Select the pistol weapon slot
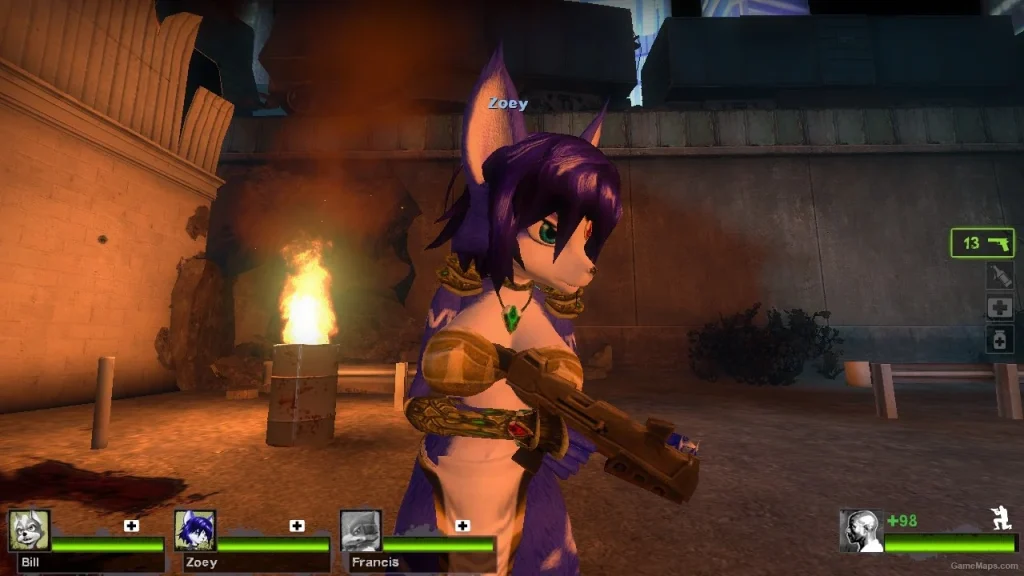Screen dimensions: 1024x576 point(982,243)
